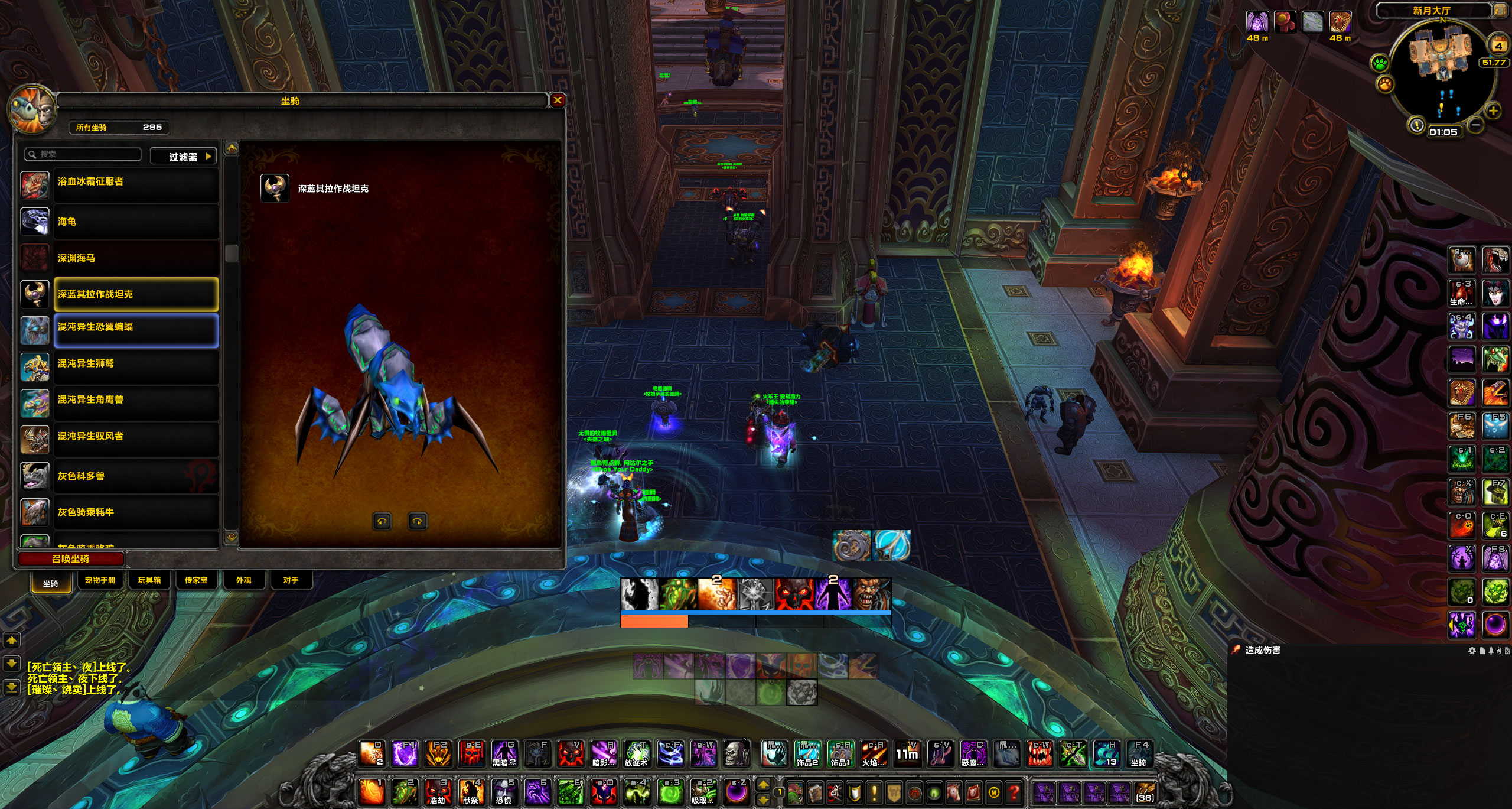The height and width of the screenshot is (809, 1512).
Task: Select the 灰色科多兽 mount
Action: pyautogui.click(x=136, y=476)
